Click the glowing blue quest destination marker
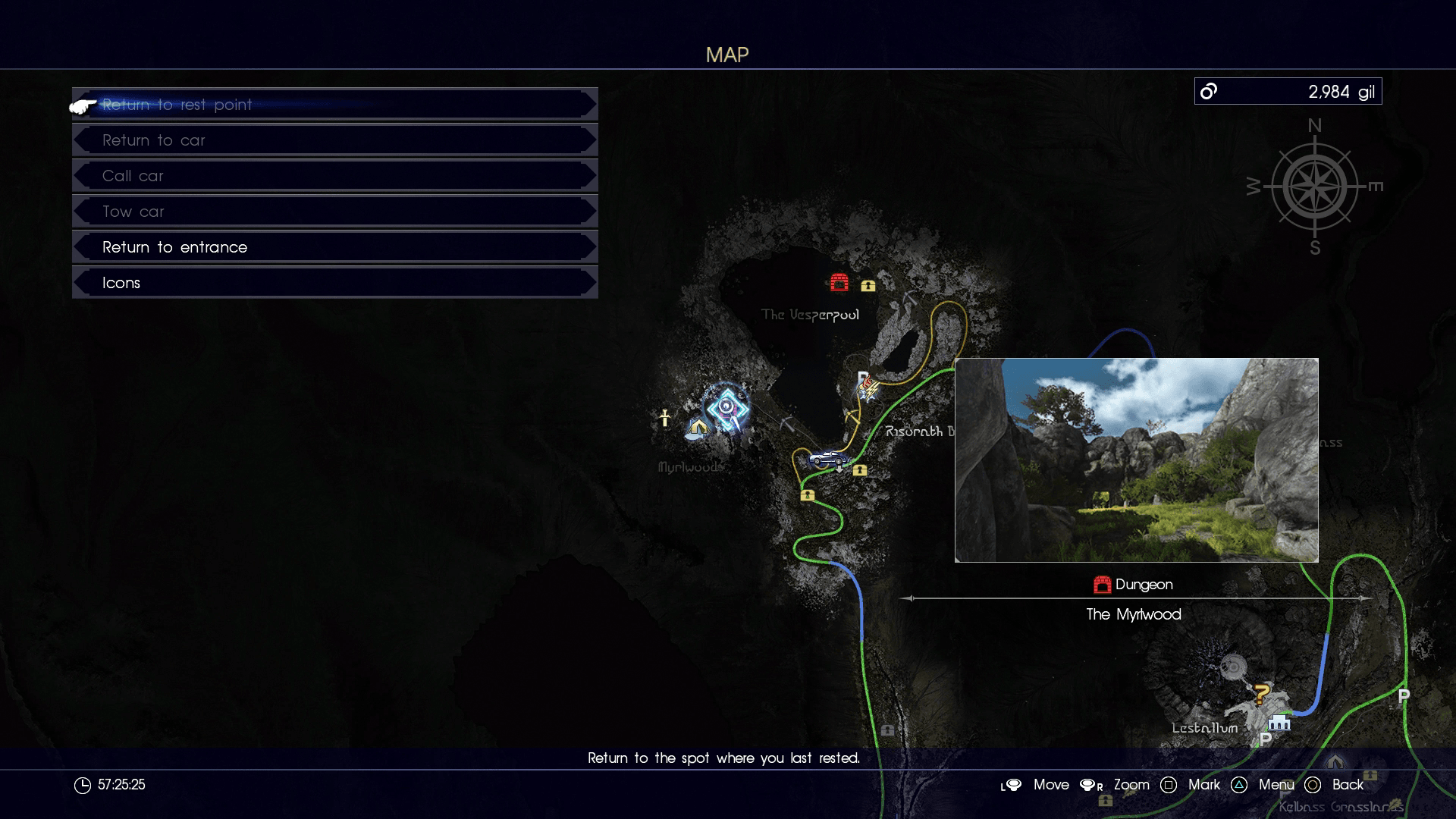Viewport: 1456px width, 819px height. tap(727, 409)
